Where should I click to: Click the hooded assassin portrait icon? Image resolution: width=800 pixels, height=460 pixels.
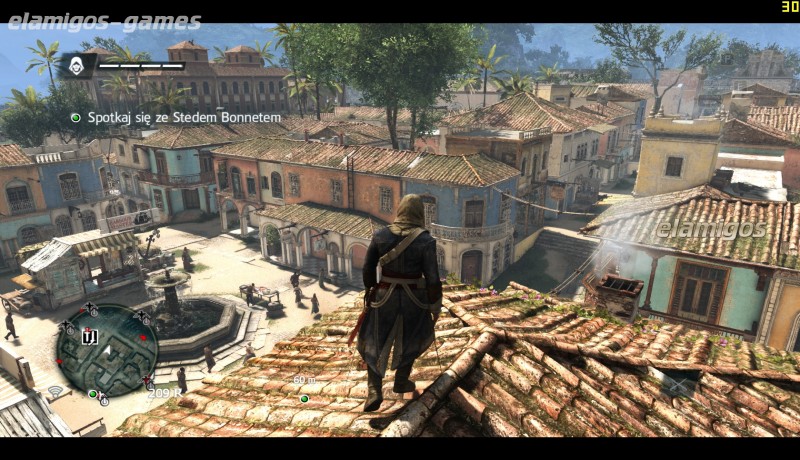click(x=77, y=66)
